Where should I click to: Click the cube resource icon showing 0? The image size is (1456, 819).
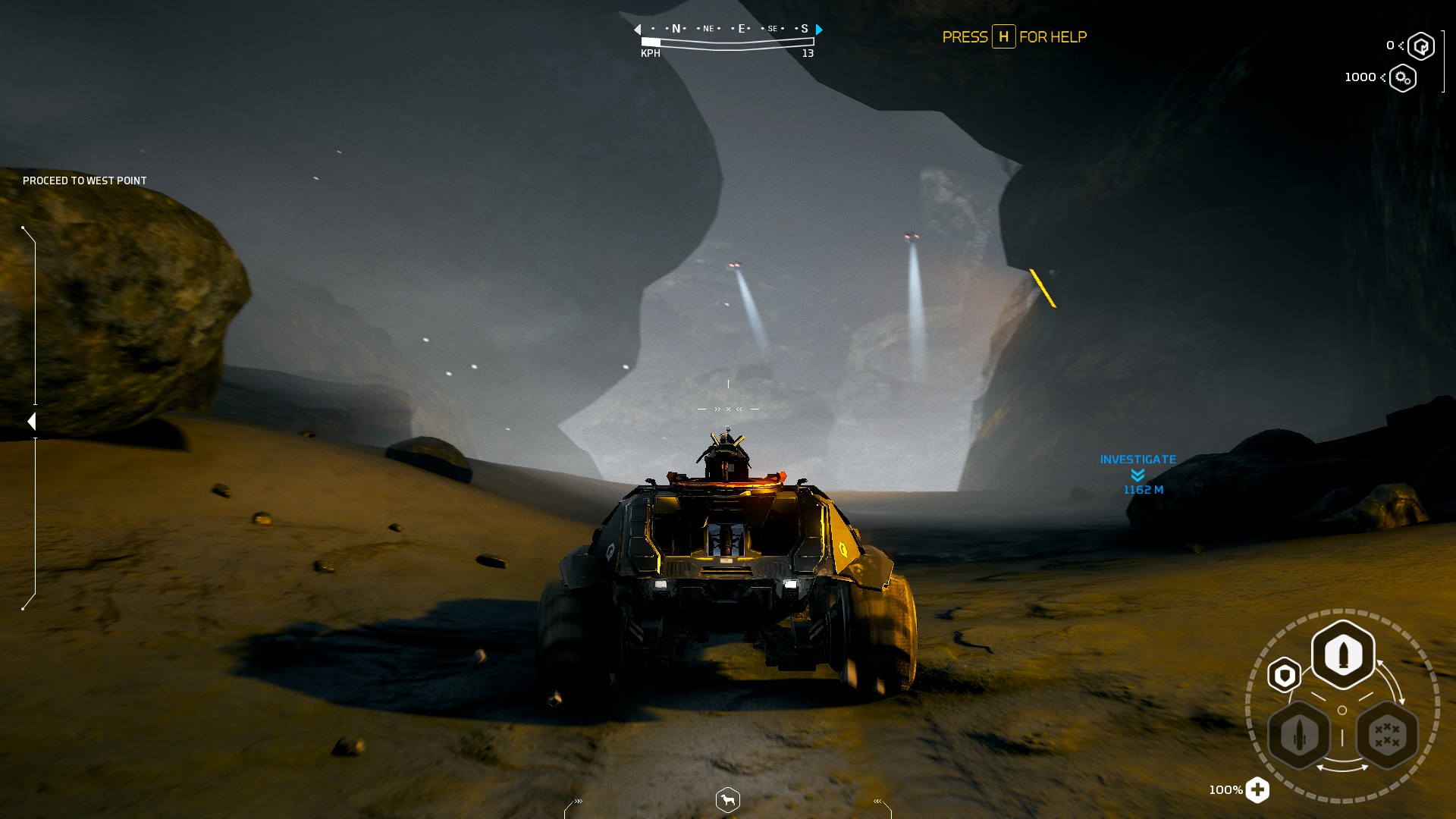coord(1420,45)
